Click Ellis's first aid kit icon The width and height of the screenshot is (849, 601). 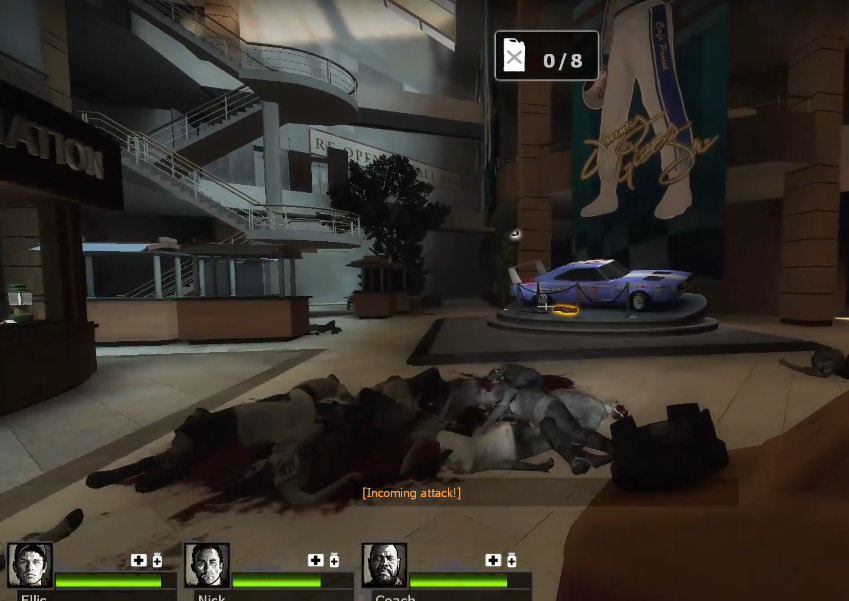(x=138, y=561)
